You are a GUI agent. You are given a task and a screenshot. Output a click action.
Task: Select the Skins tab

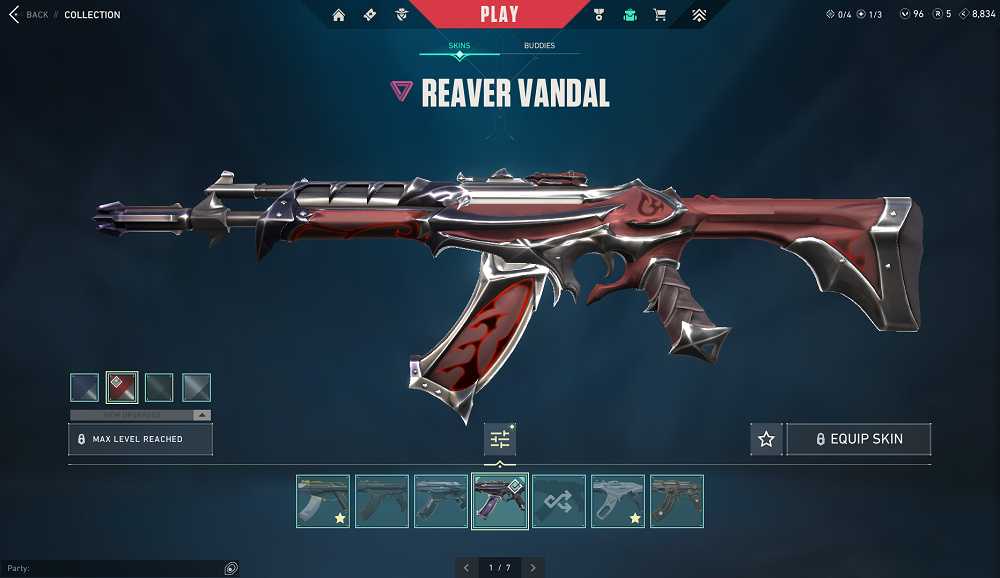[x=459, y=46]
